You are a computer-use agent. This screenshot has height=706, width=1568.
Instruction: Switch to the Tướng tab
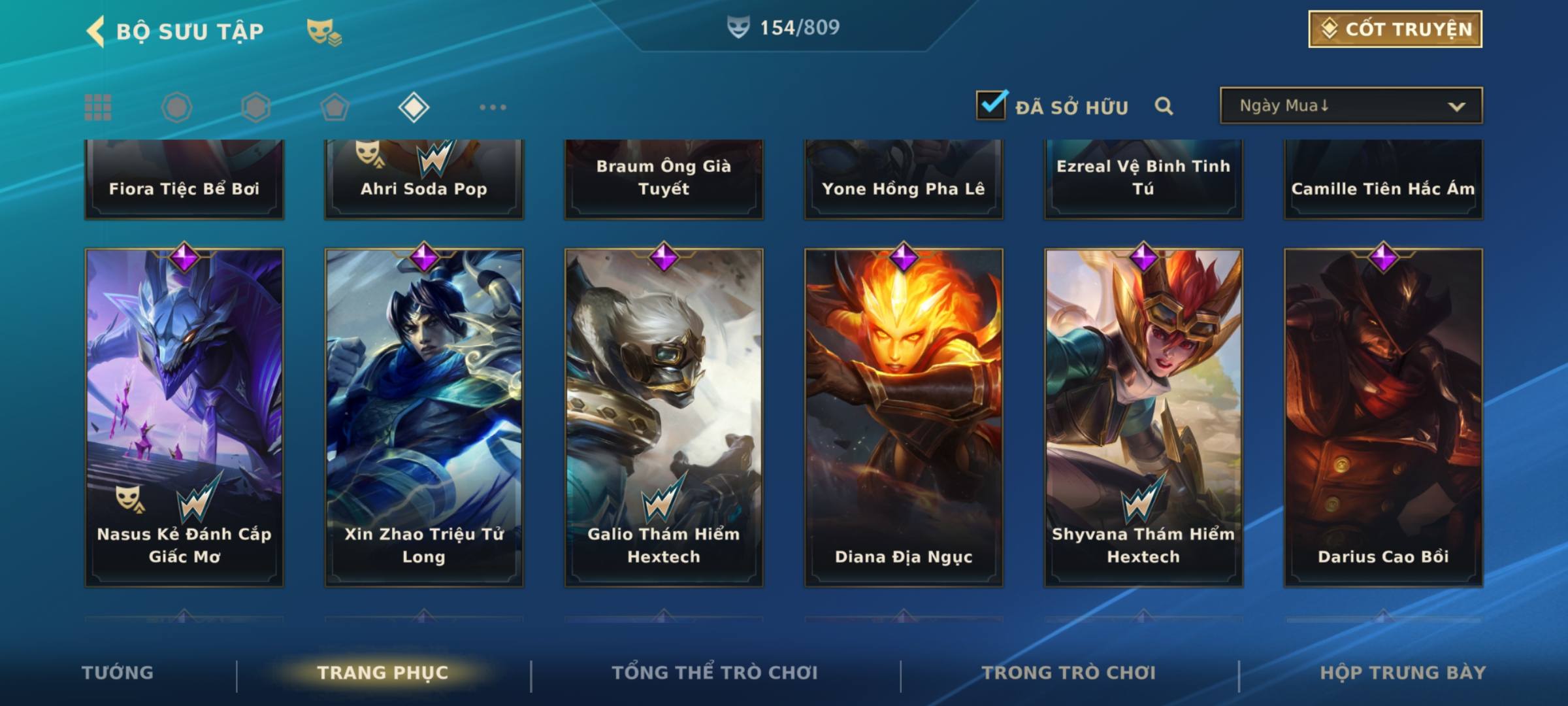click(x=118, y=673)
